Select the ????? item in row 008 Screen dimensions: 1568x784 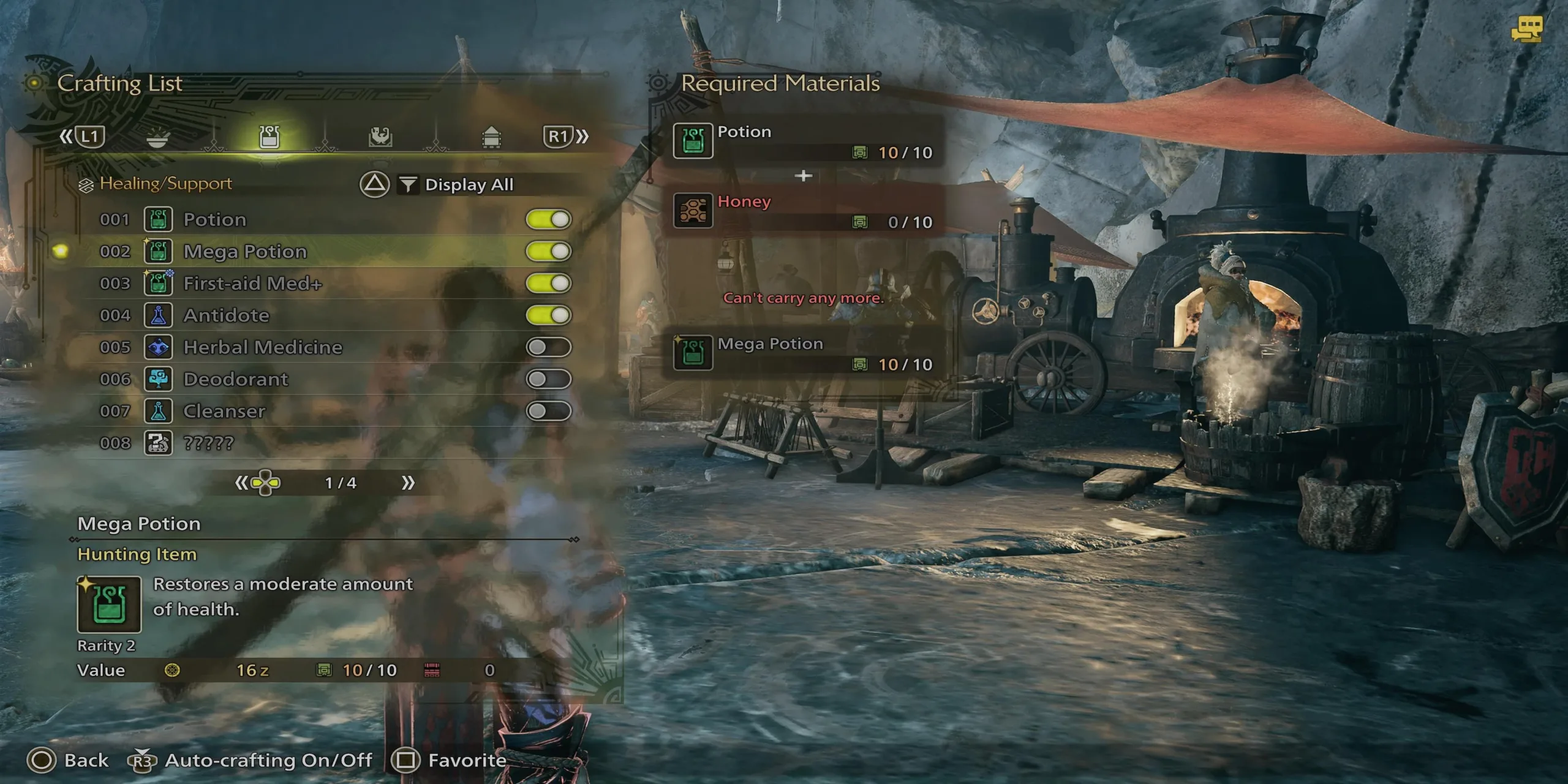[x=159, y=443]
